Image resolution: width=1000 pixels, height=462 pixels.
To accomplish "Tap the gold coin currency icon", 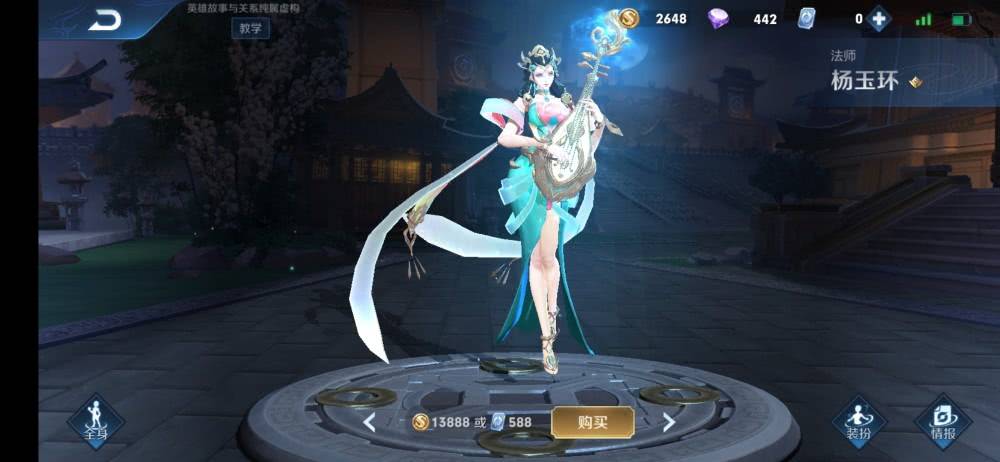I will 628,18.
